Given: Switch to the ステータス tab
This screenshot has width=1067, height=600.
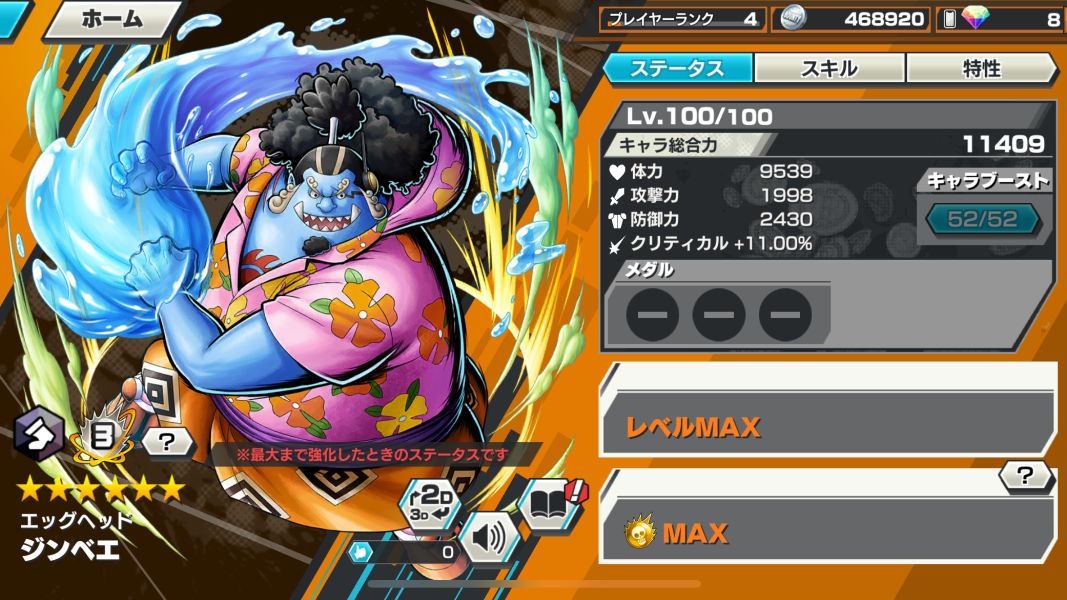Looking at the screenshot, I should coord(677,68).
